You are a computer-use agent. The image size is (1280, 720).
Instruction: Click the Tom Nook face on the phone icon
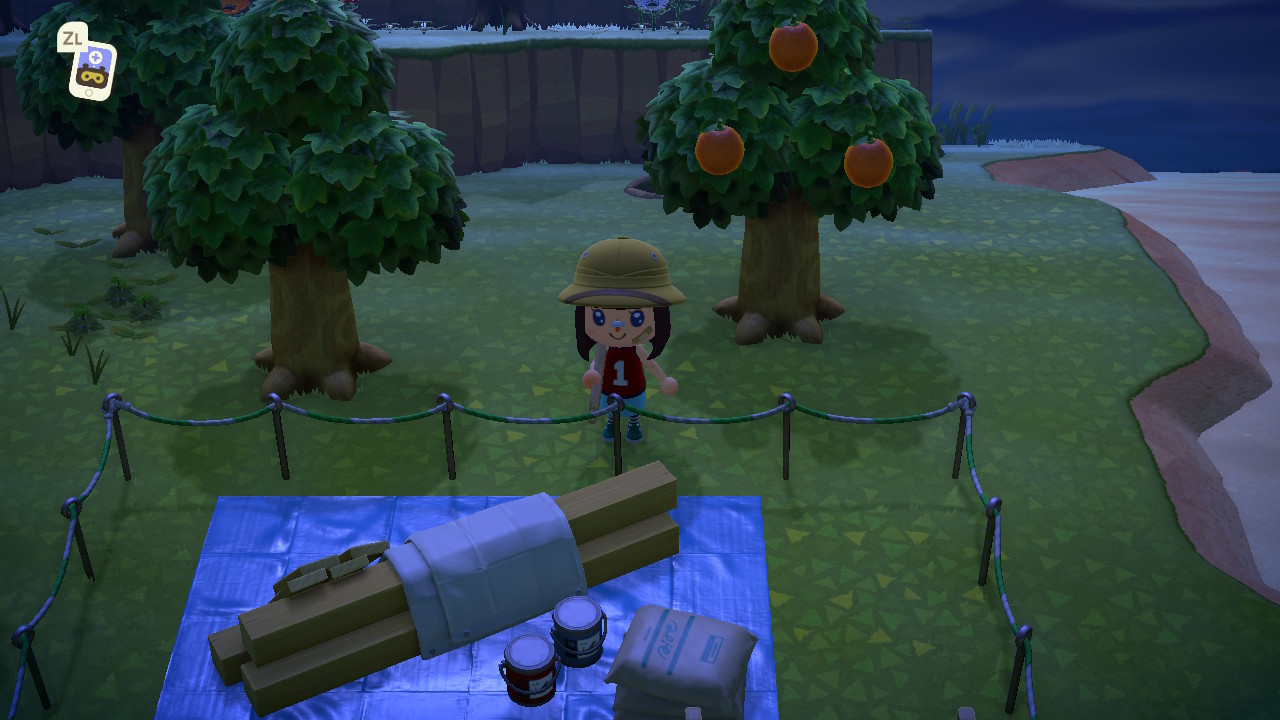point(93,77)
